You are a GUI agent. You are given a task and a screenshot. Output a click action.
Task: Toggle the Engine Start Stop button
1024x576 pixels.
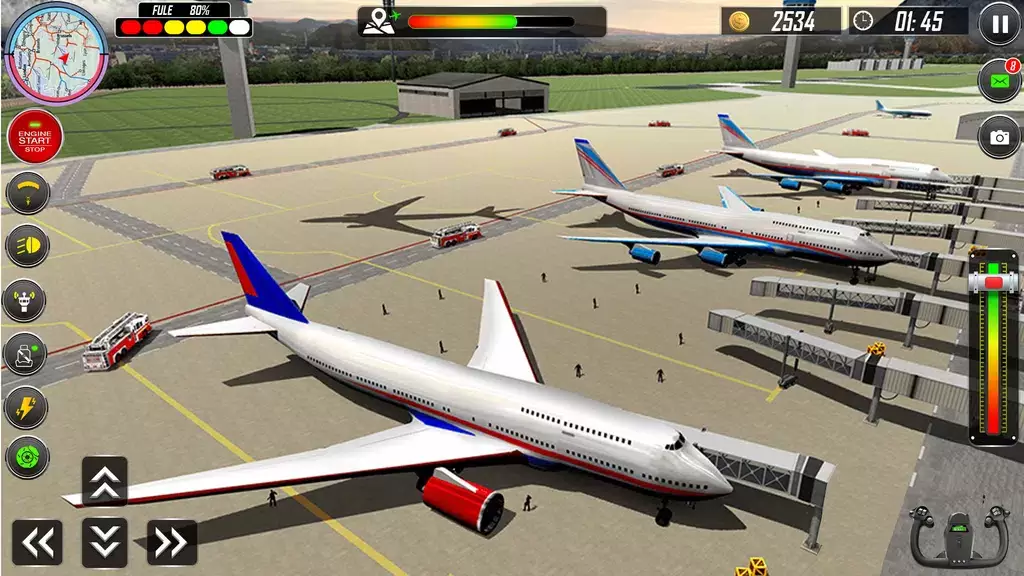35,137
